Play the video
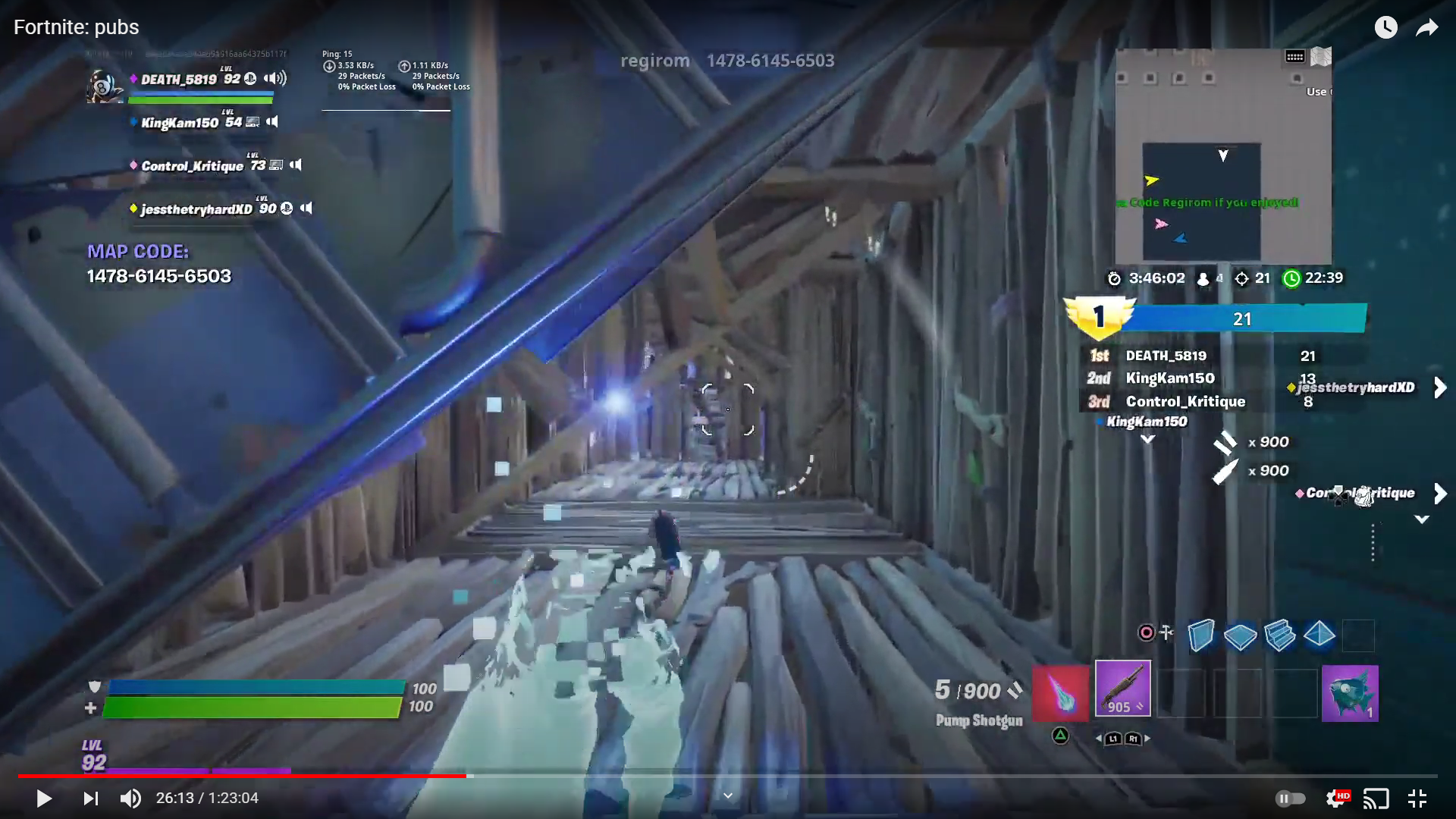 coord(44,798)
